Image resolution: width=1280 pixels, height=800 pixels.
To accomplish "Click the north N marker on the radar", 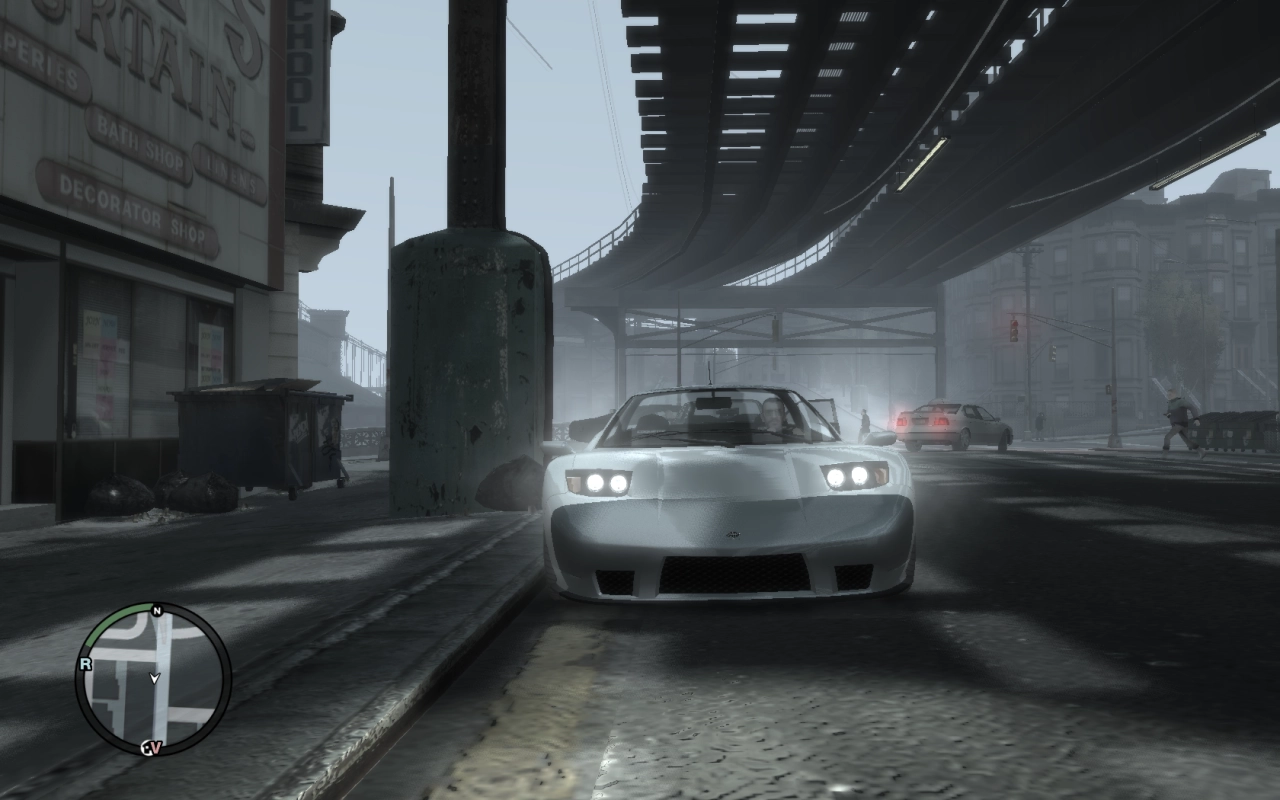I will pyautogui.click(x=156, y=610).
